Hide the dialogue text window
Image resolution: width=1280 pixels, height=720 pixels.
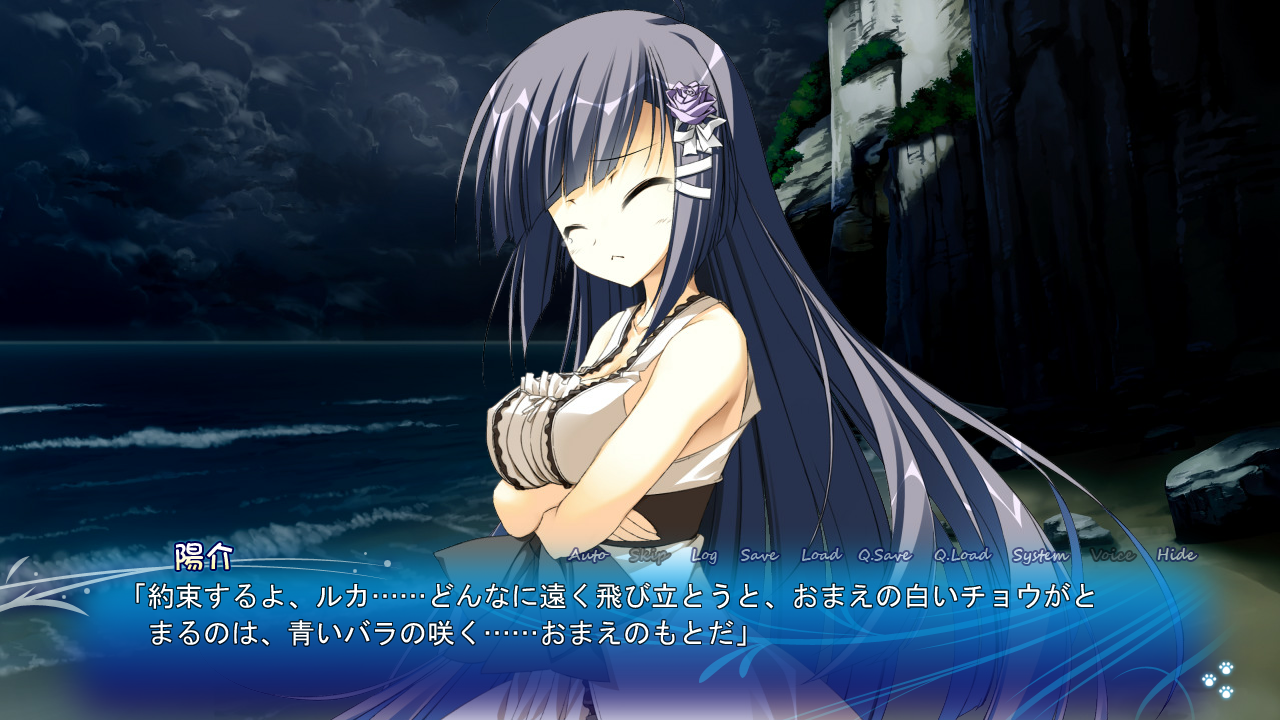point(1176,555)
